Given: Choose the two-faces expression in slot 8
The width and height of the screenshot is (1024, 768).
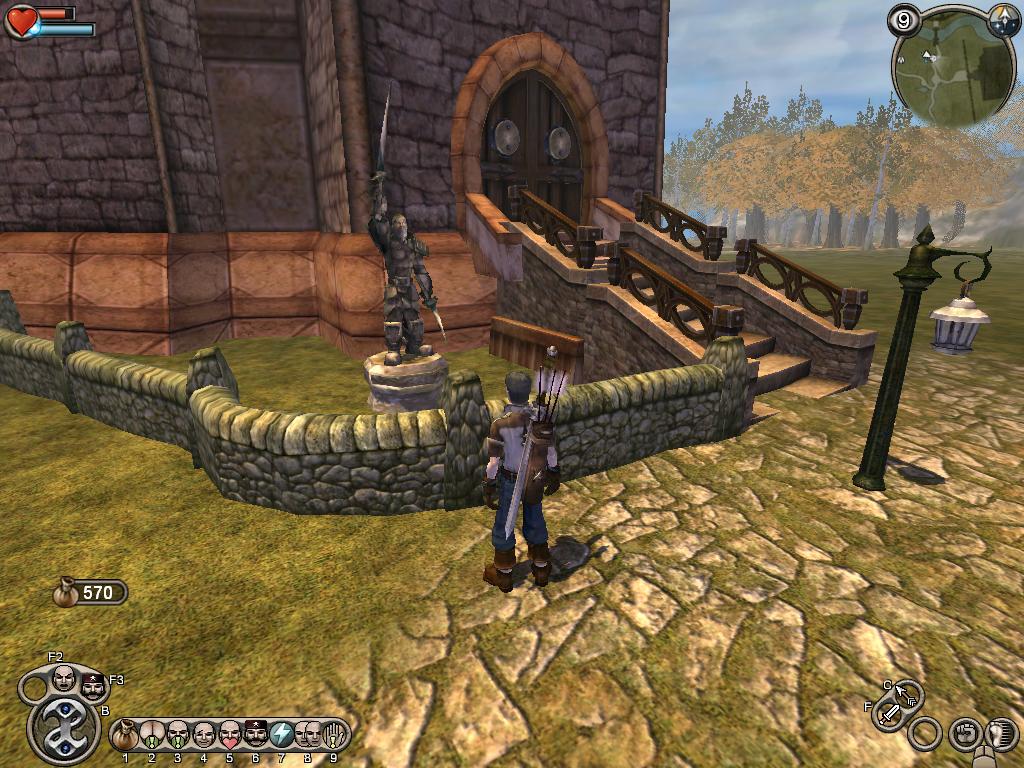Looking at the screenshot, I should coord(308,736).
